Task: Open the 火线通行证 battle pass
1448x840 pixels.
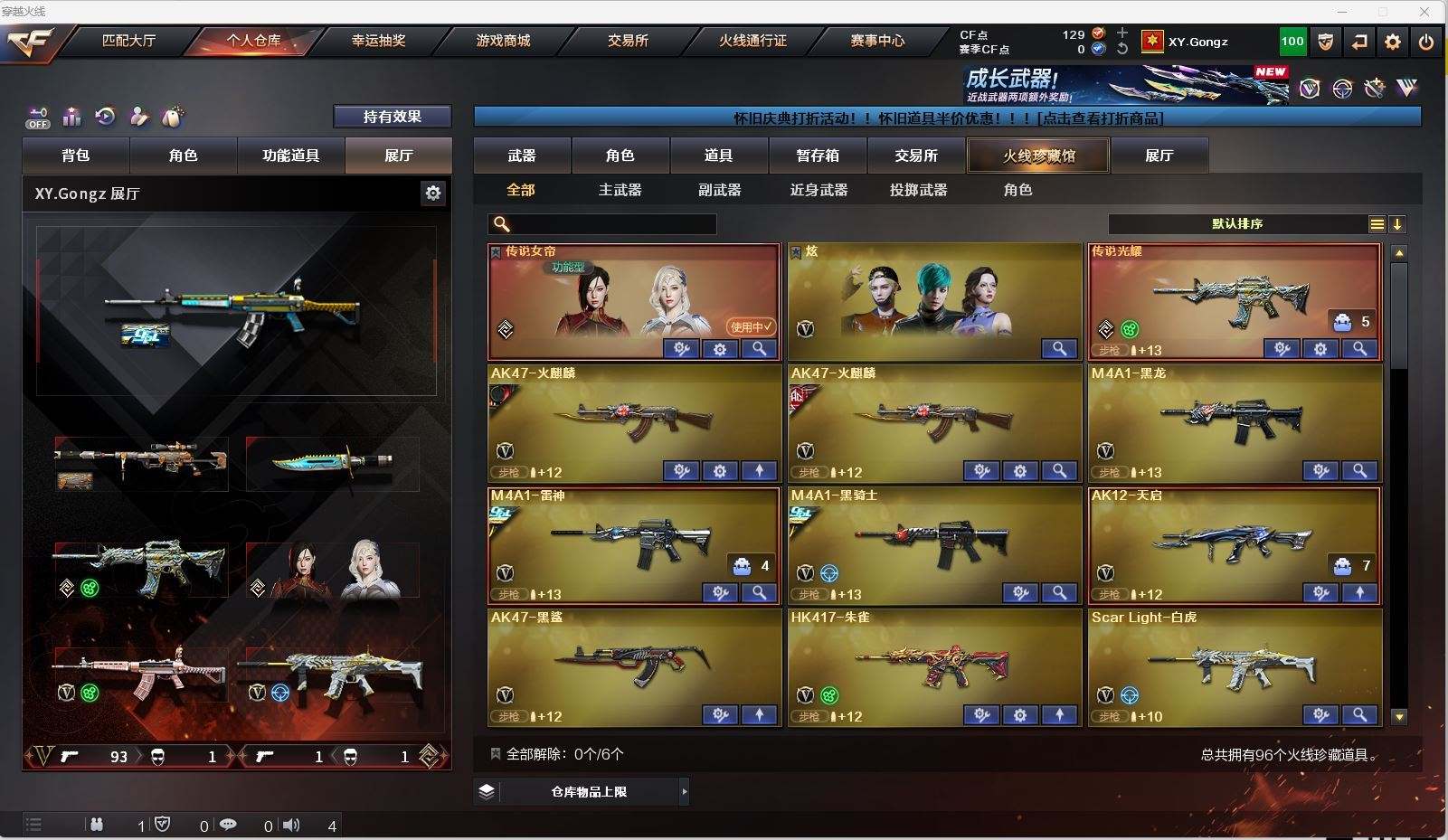Action: click(x=752, y=41)
